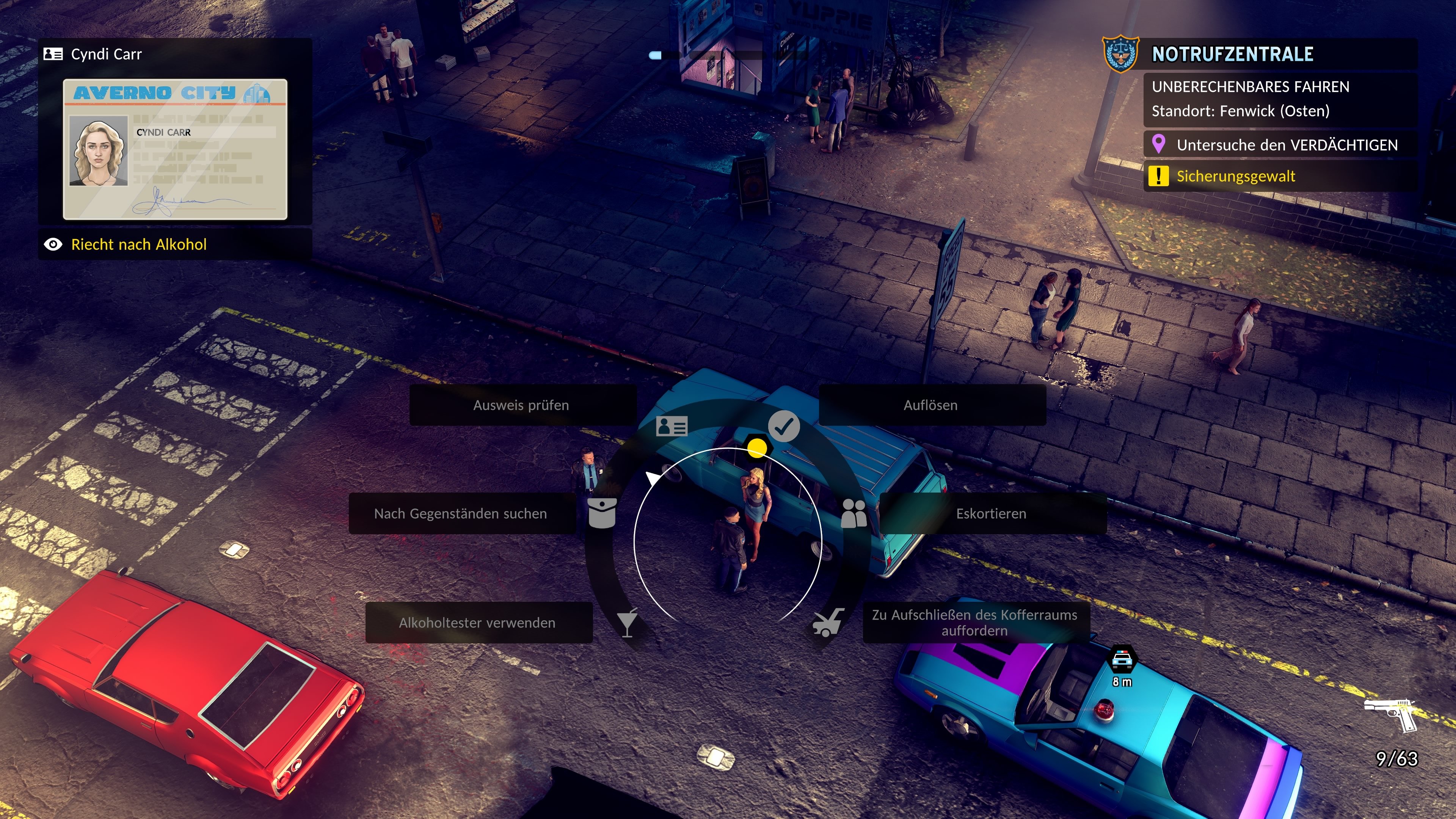The width and height of the screenshot is (1456, 819).
Task: Click the pocket search icon
Action: coord(602,513)
